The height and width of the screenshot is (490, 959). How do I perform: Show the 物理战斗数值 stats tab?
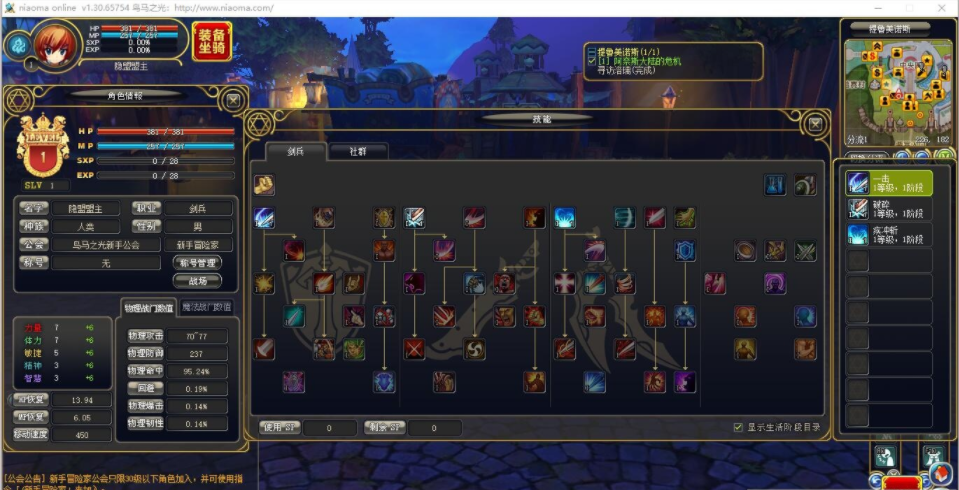(x=149, y=307)
